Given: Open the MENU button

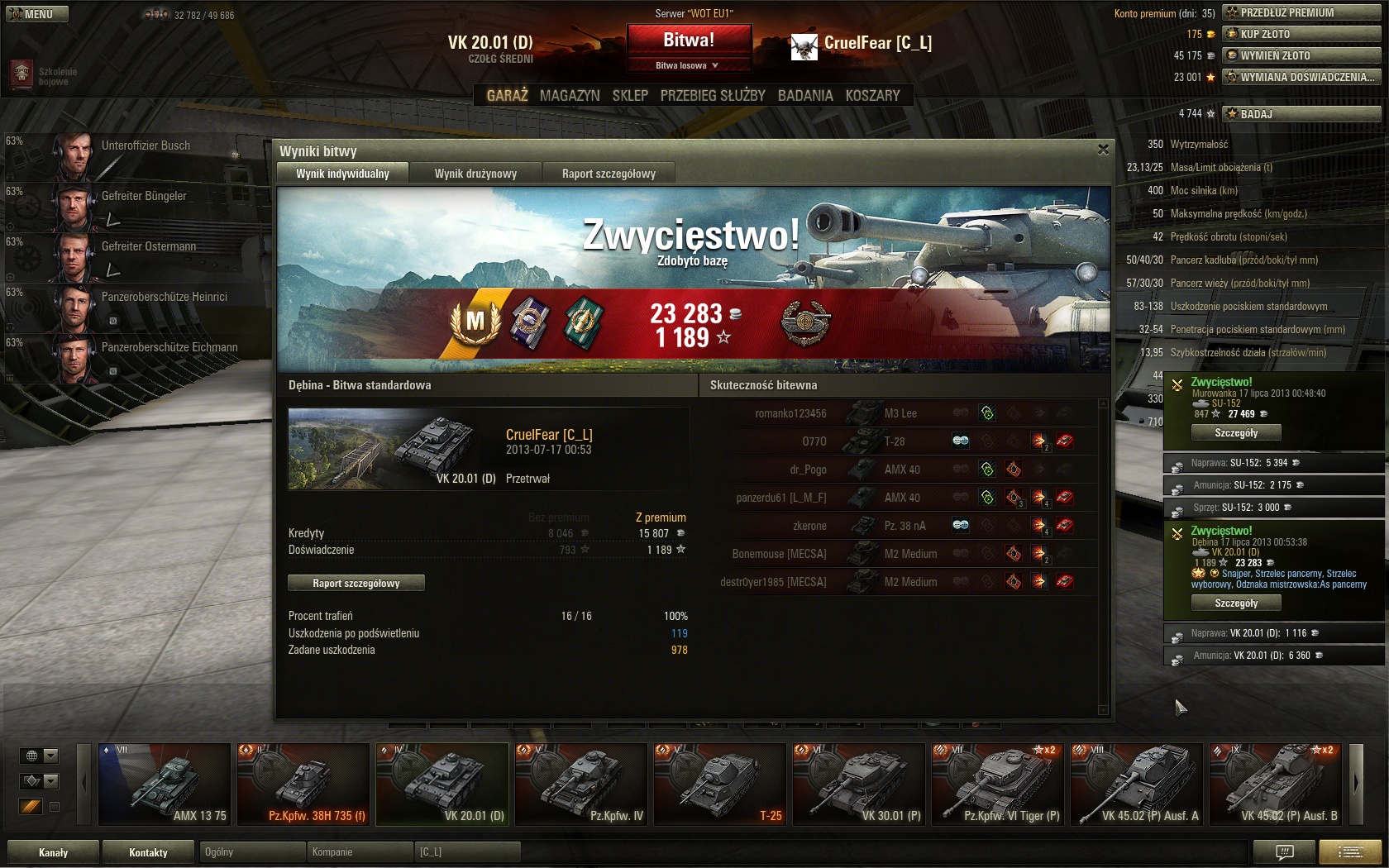Looking at the screenshot, I should (37, 14).
